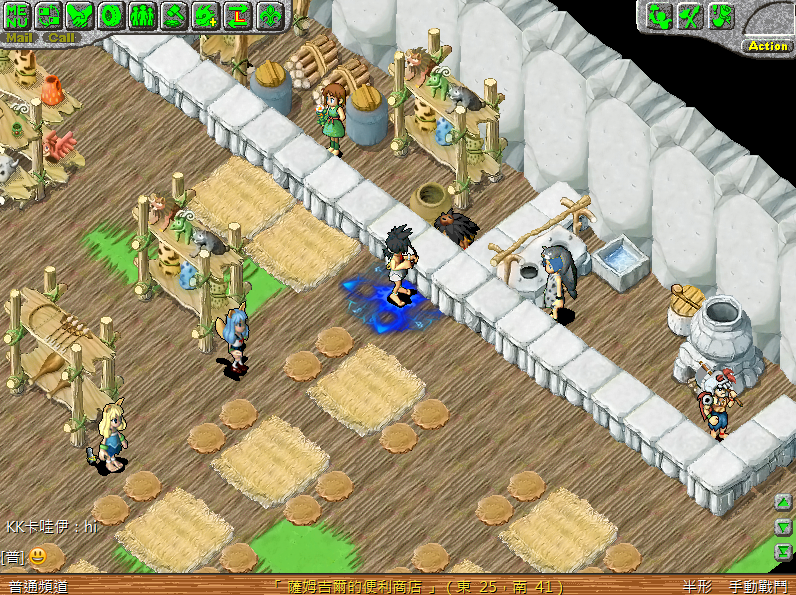Choose the crossed tools icon
The width and height of the screenshot is (796, 595).
690,16
